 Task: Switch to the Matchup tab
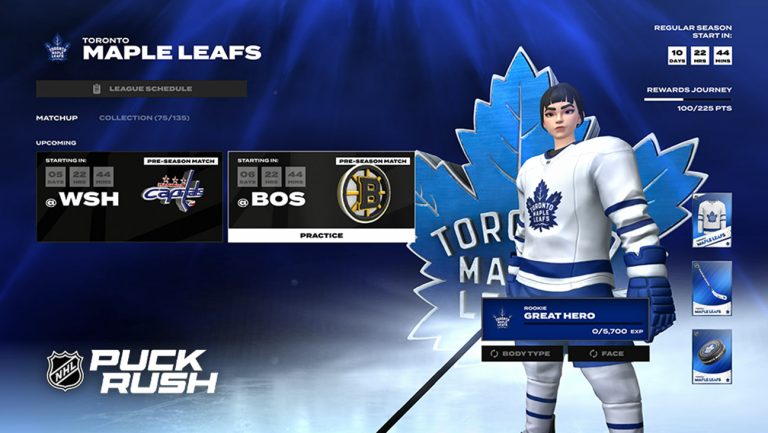click(57, 118)
